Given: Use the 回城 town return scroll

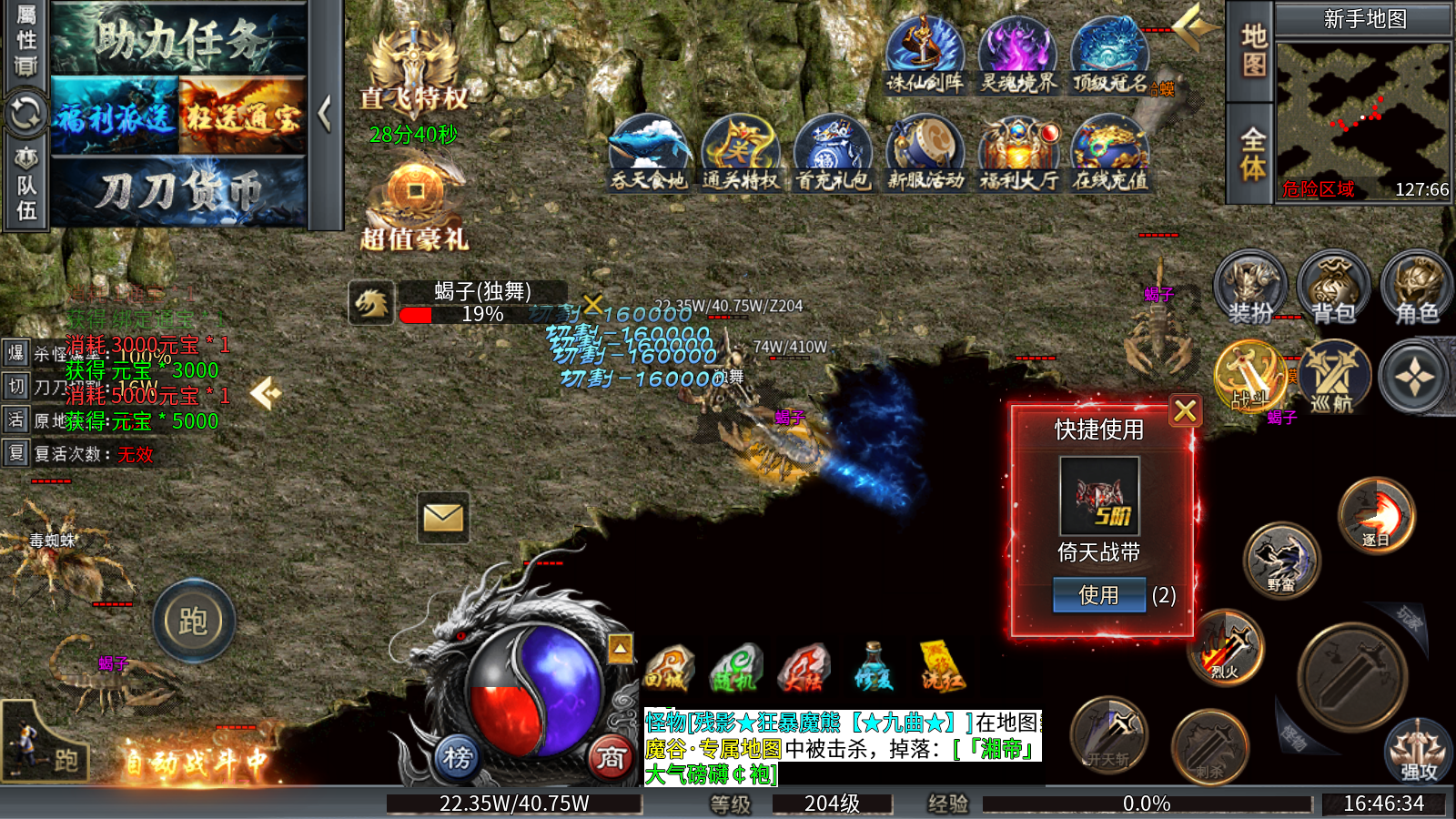Looking at the screenshot, I should click(x=669, y=669).
